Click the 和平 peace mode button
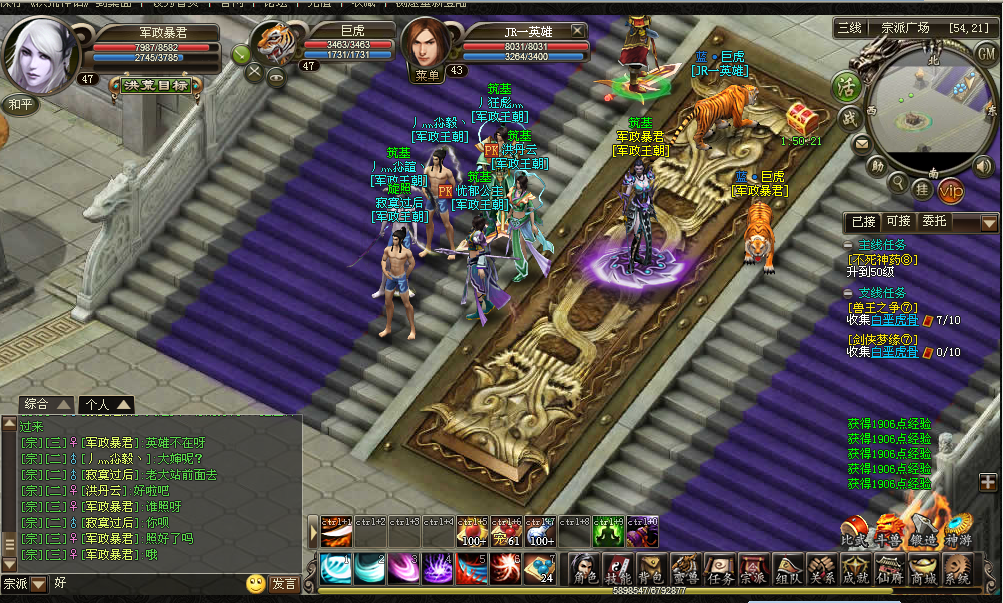This screenshot has width=1003, height=603. 20,103
